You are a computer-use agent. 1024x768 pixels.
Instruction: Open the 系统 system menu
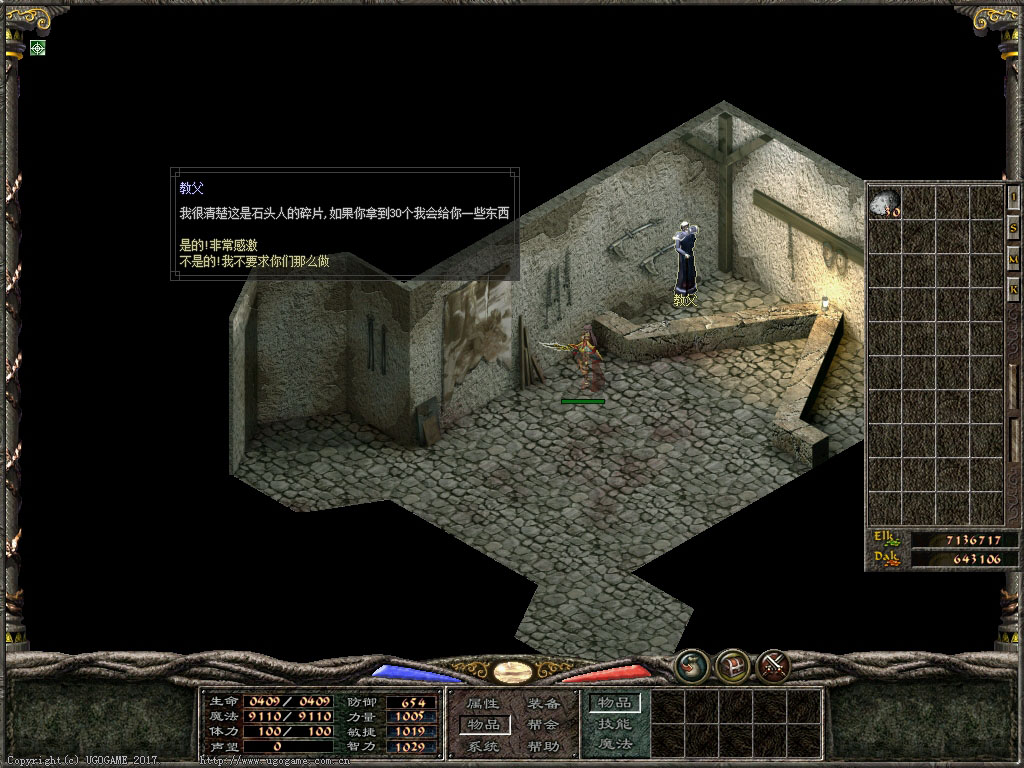click(483, 746)
